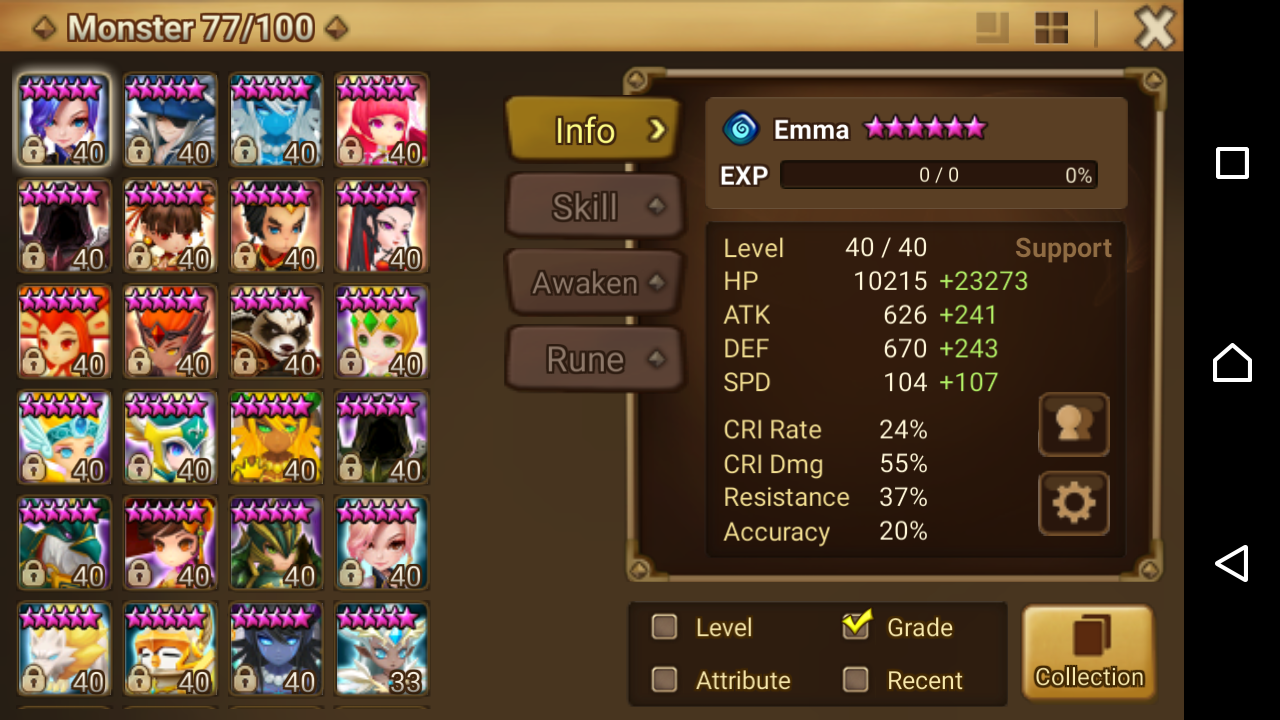Tick the Recent sort checkbox
The width and height of the screenshot is (1280, 720).
tap(856, 680)
